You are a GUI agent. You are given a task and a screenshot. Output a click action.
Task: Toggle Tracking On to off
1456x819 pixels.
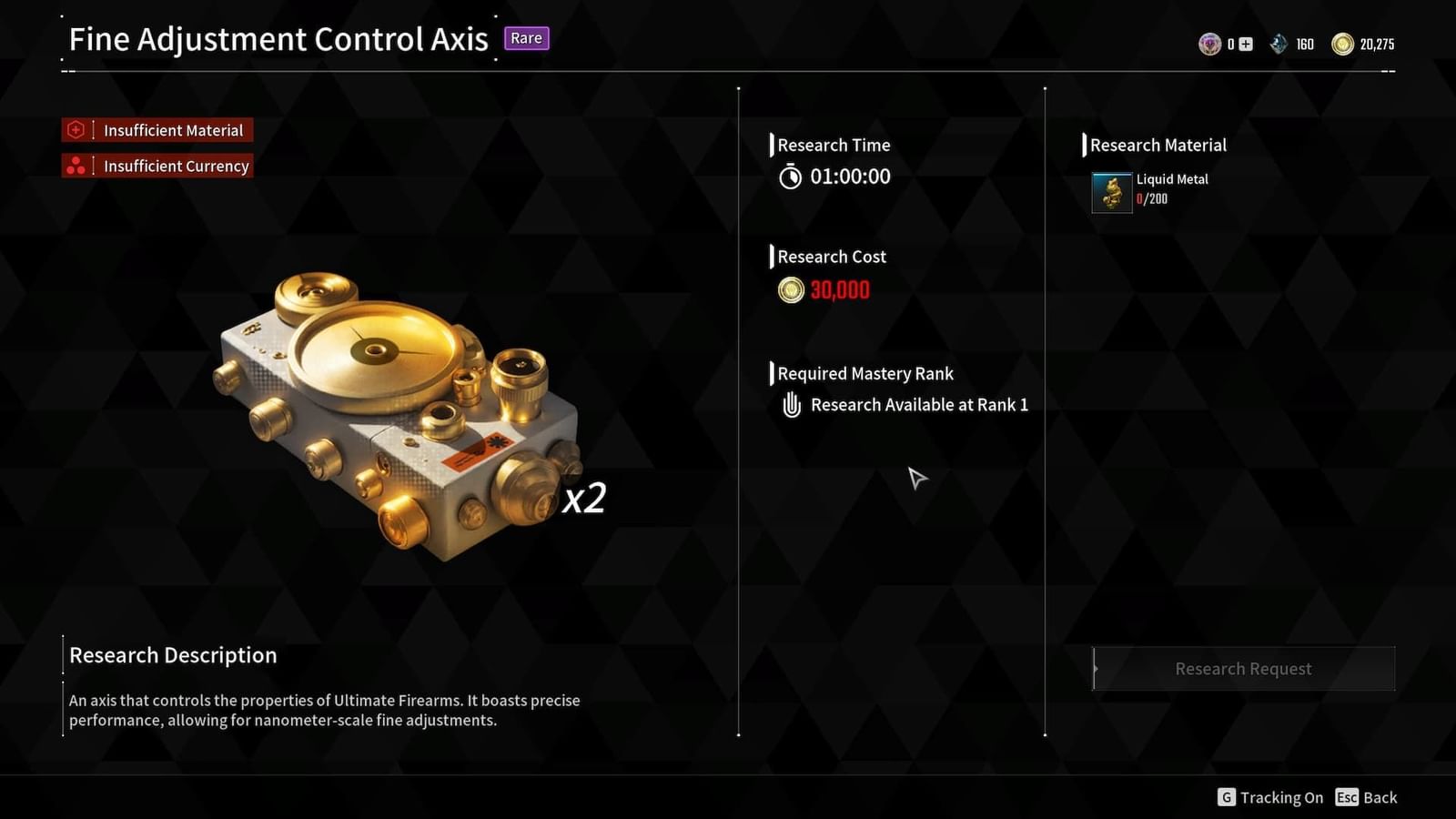click(x=1280, y=797)
